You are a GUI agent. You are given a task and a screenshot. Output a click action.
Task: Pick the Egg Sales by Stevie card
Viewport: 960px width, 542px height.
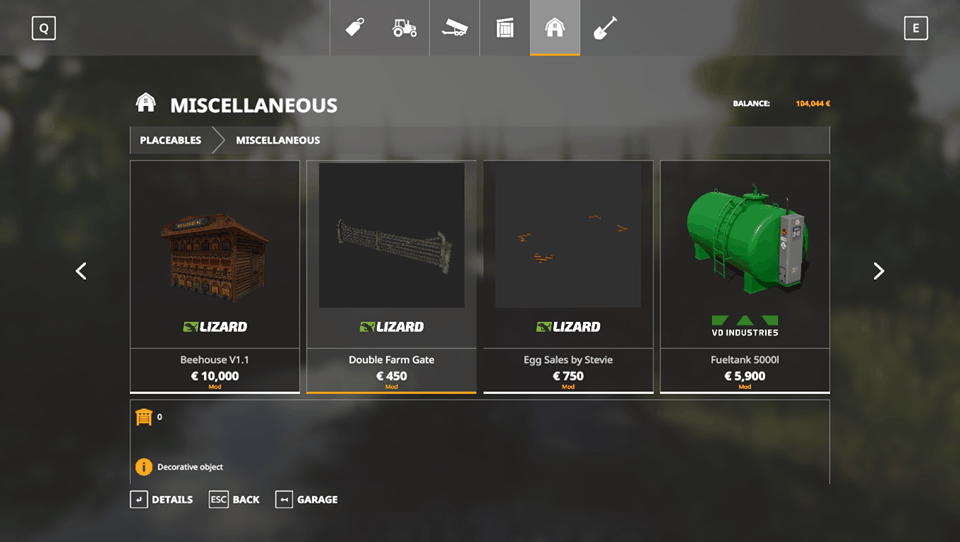click(568, 276)
